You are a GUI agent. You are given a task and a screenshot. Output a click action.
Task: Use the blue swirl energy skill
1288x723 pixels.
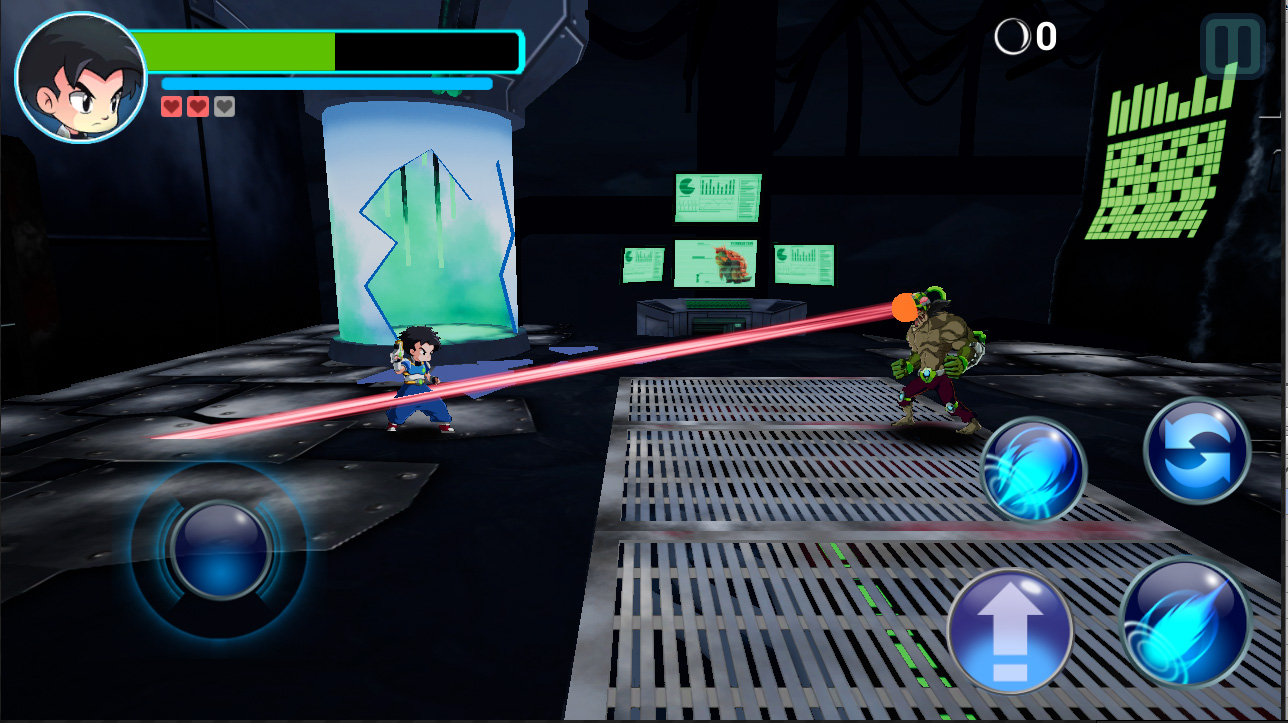click(x=1033, y=470)
